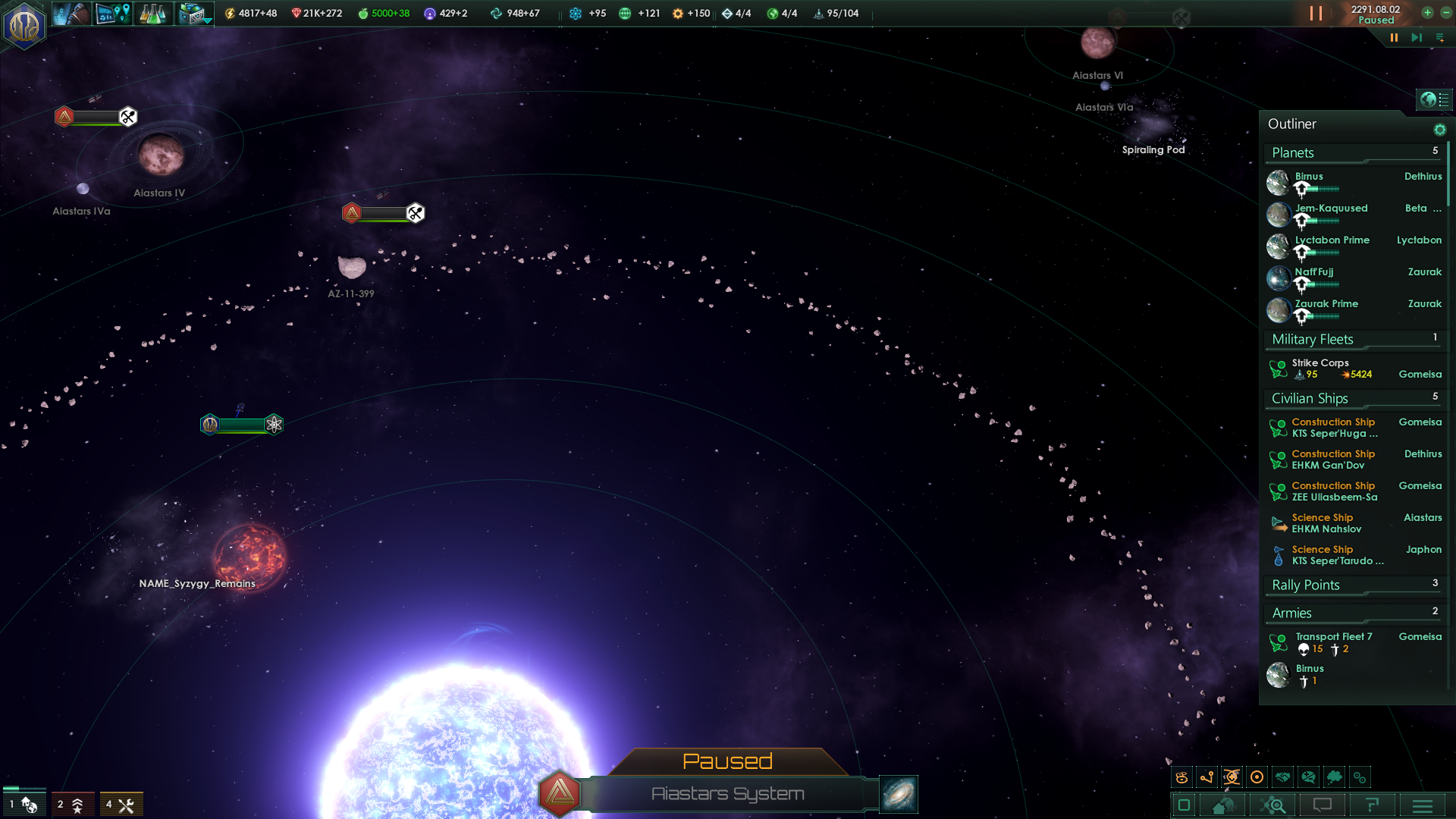Open the empire emblem government screen

click(24, 24)
